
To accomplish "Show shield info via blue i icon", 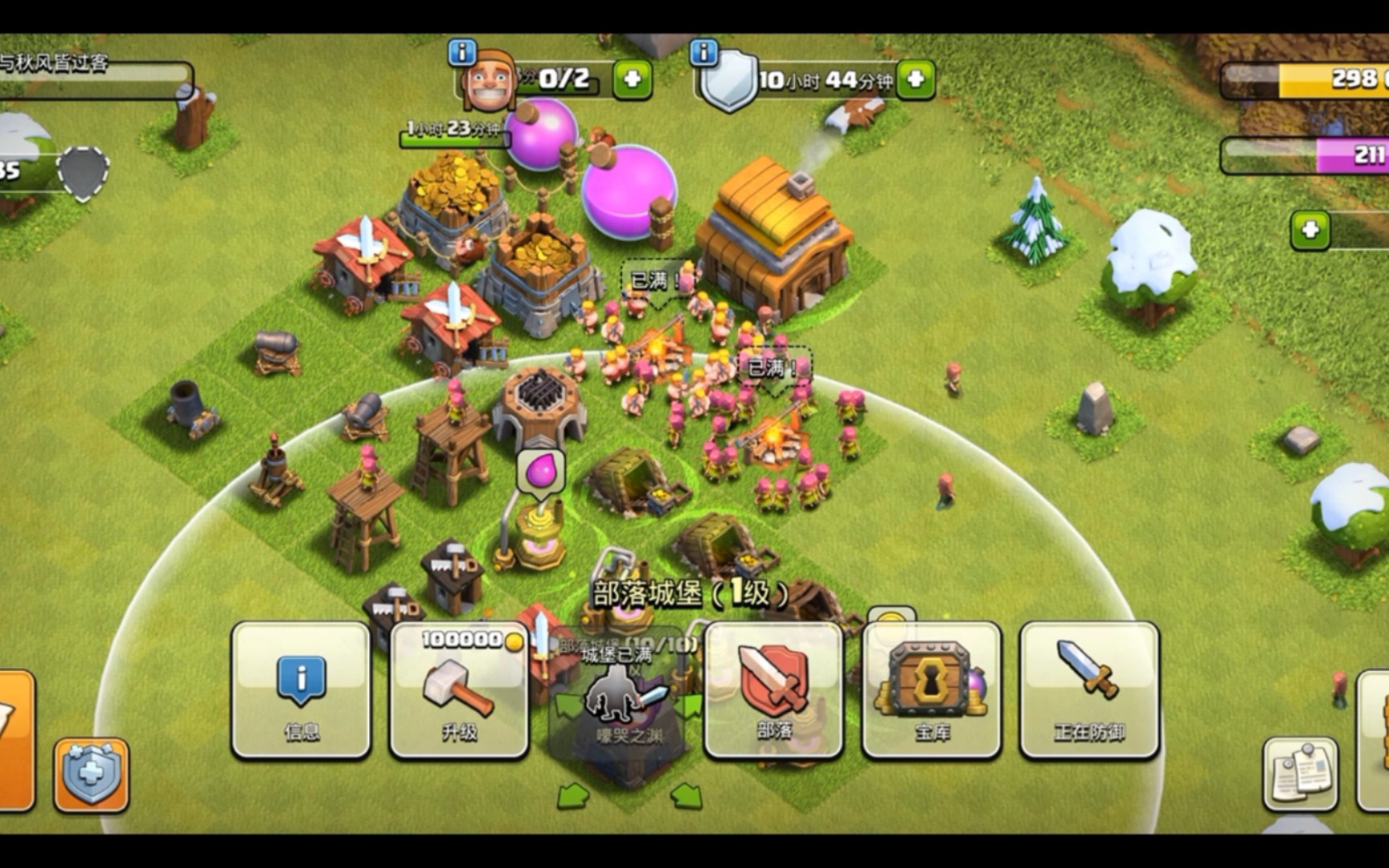I will [703, 52].
